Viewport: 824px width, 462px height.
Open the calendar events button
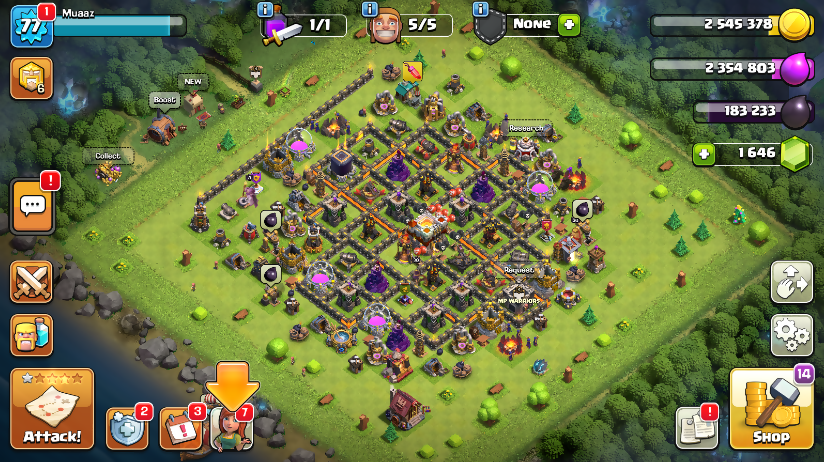180,428
